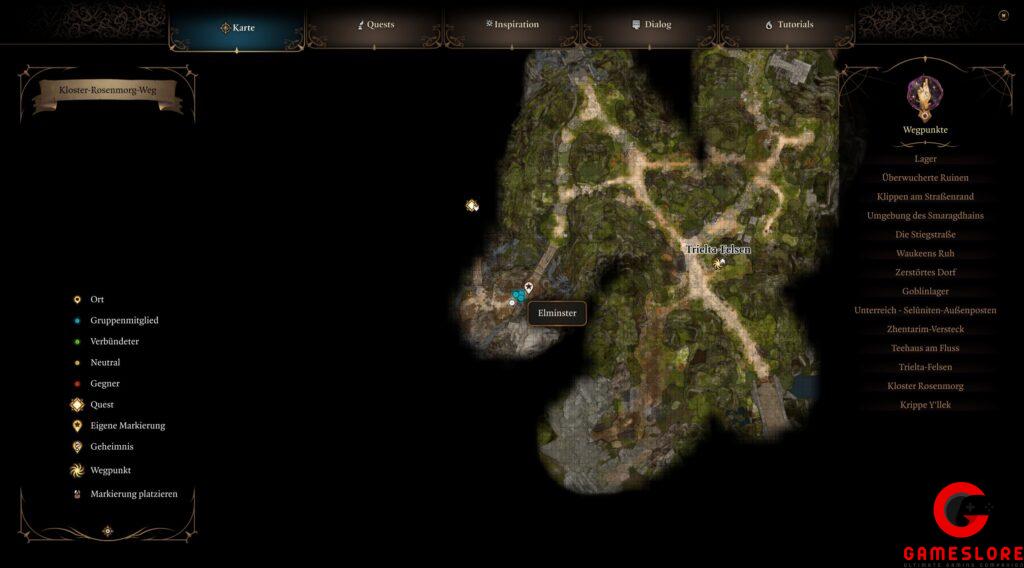The image size is (1024, 568).
Task: Show the Tutorials tab
Action: coord(789,25)
